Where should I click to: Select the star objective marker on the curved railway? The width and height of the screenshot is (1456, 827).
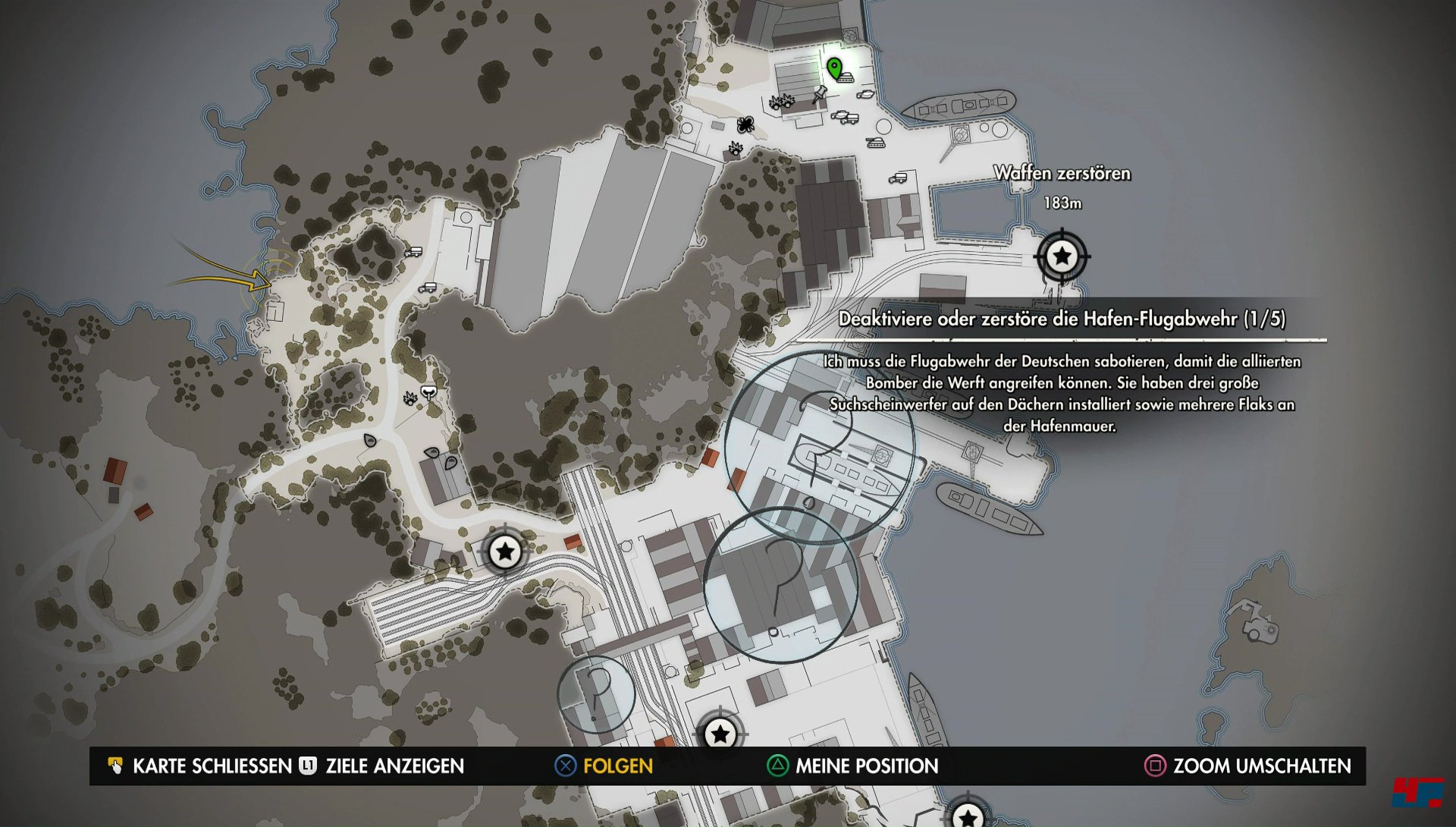(x=505, y=552)
